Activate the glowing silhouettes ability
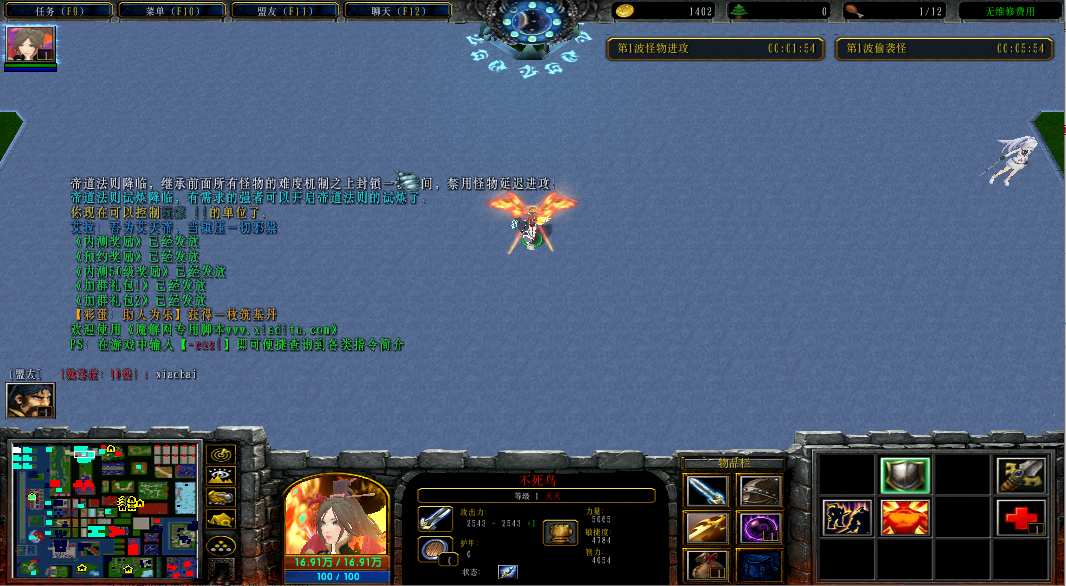The height and width of the screenshot is (586, 1066). point(847,517)
